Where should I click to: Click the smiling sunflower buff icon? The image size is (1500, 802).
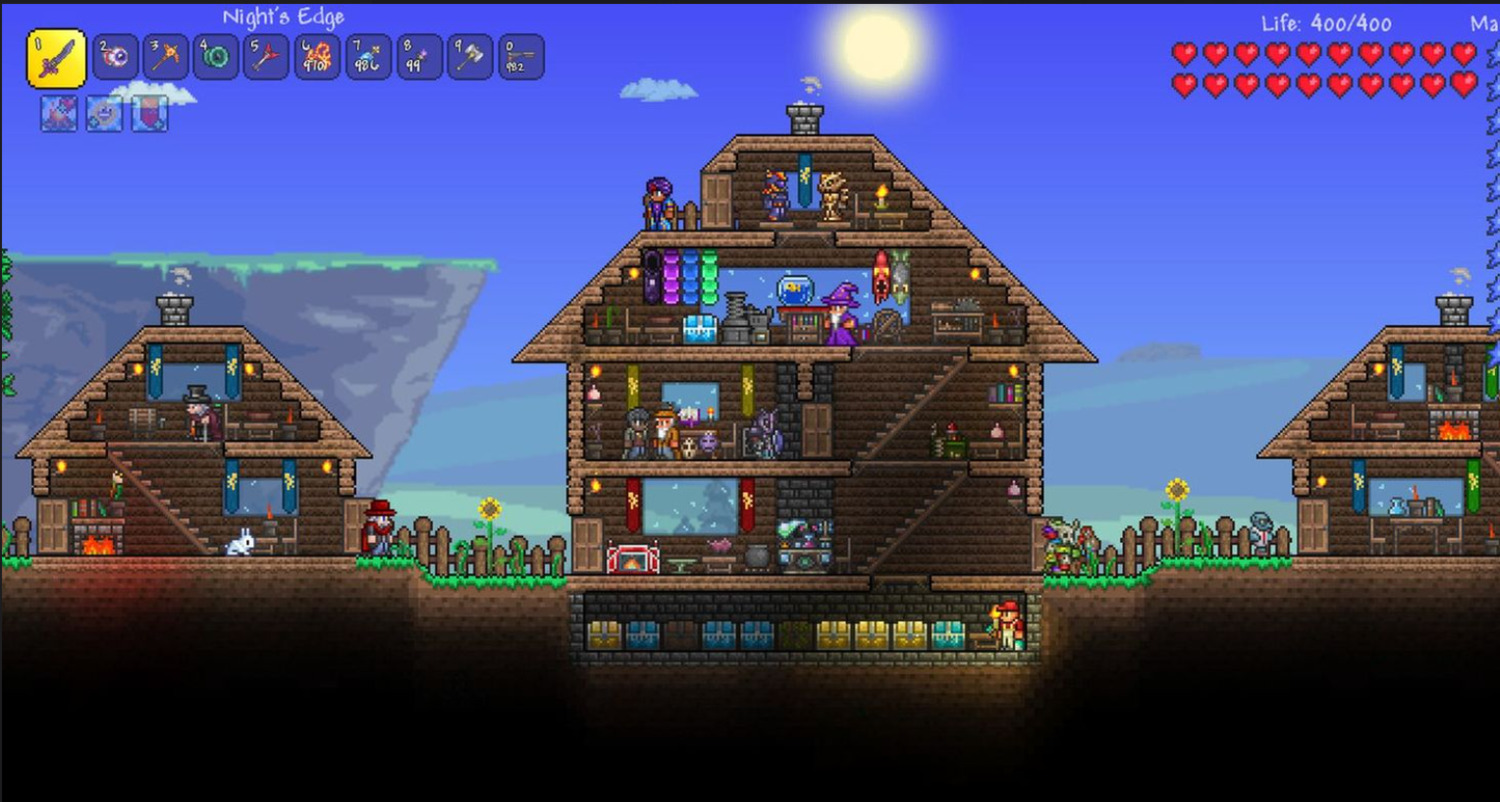click(104, 113)
